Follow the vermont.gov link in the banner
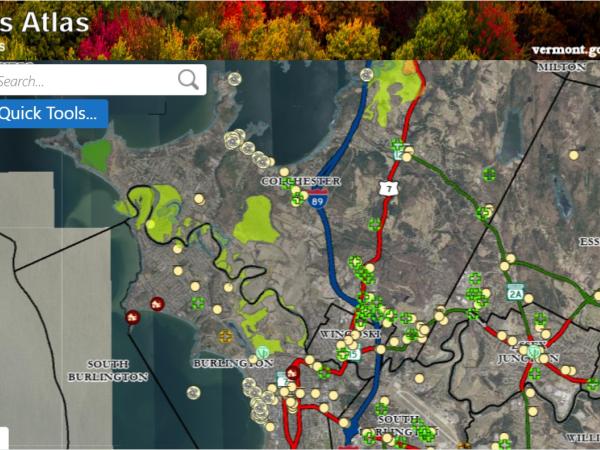The width and height of the screenshot is (600, 450). click(563, 49)
